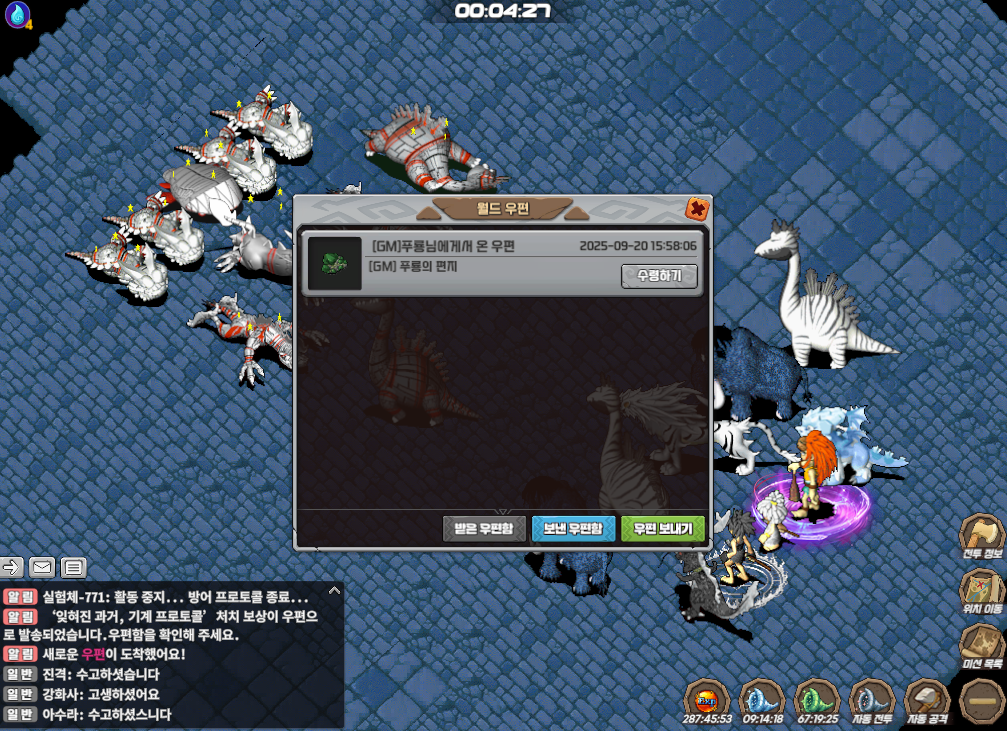Open the chat list icon with lines
Viewport: 1007px width, 731px height.
pos(73,568)
